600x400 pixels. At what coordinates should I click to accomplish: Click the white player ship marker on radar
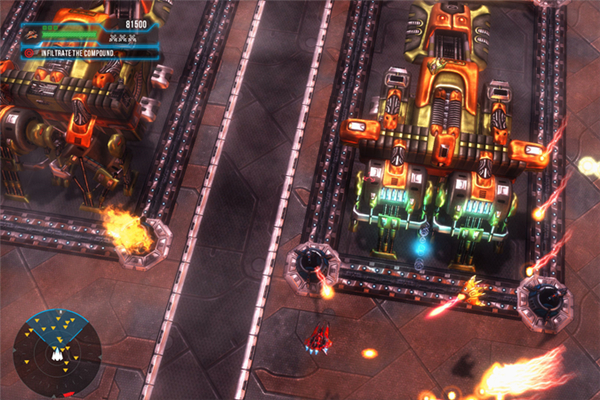pos(57,354)
